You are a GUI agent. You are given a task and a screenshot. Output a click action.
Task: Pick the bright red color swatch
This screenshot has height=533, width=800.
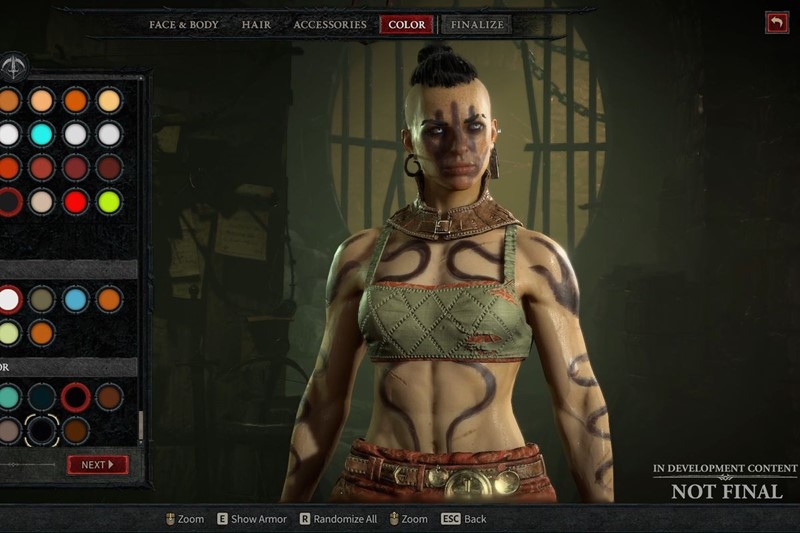[76, 201]
